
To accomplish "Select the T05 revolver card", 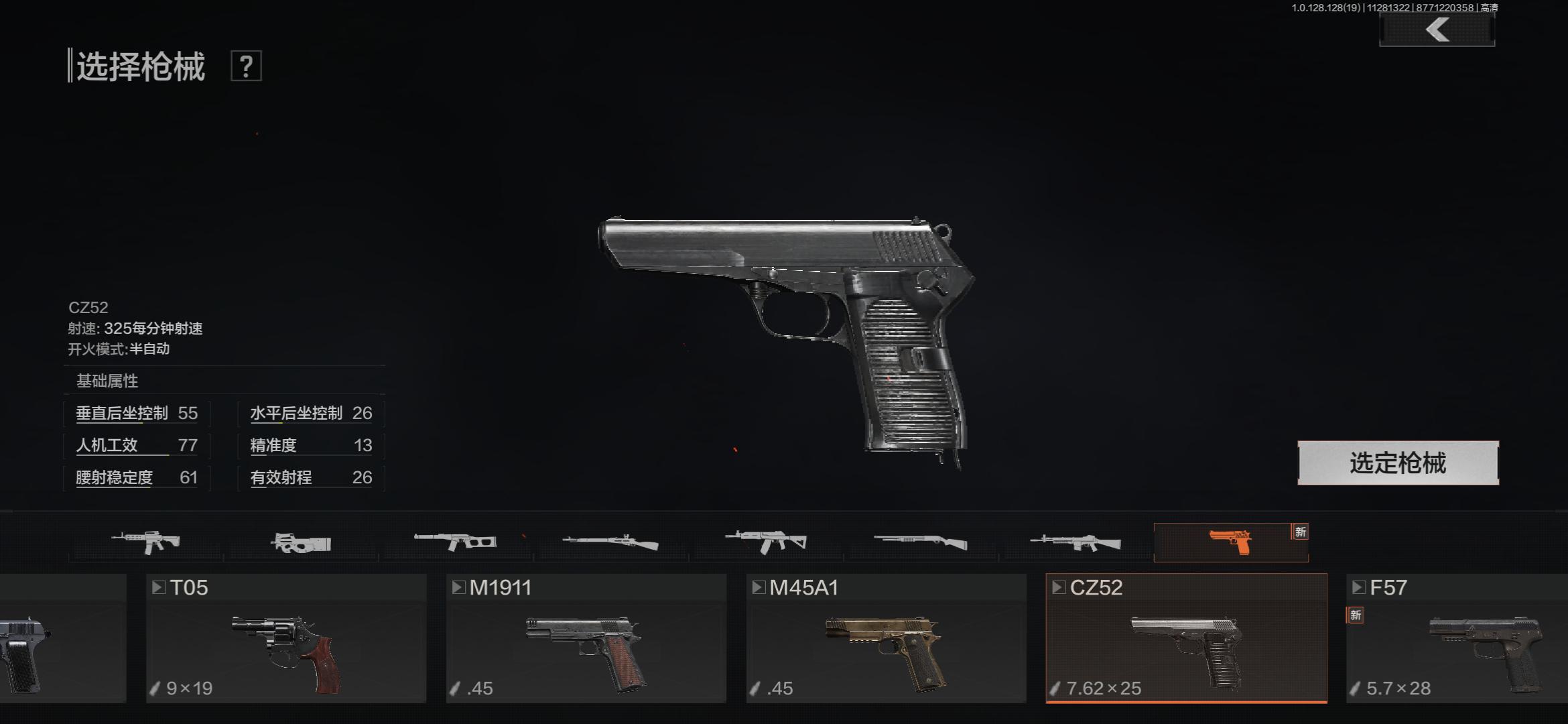I will tap(286, 638).
